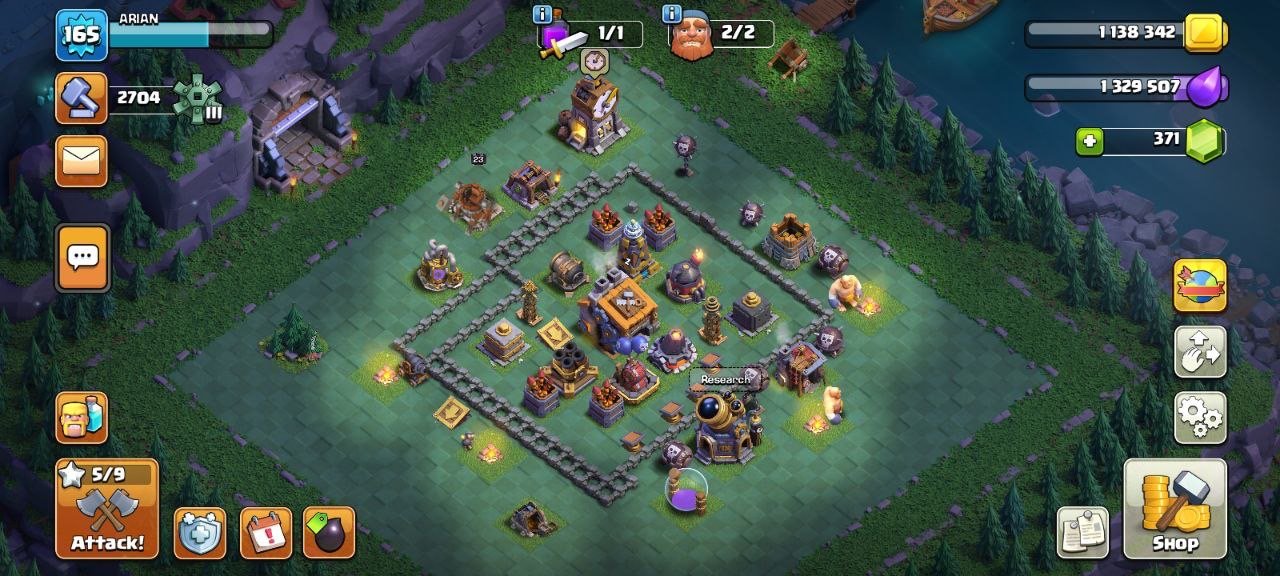Open the globe news and events button
Image resolution: width=1280 pixels, height=576 pixels.
click(1199, 285)
